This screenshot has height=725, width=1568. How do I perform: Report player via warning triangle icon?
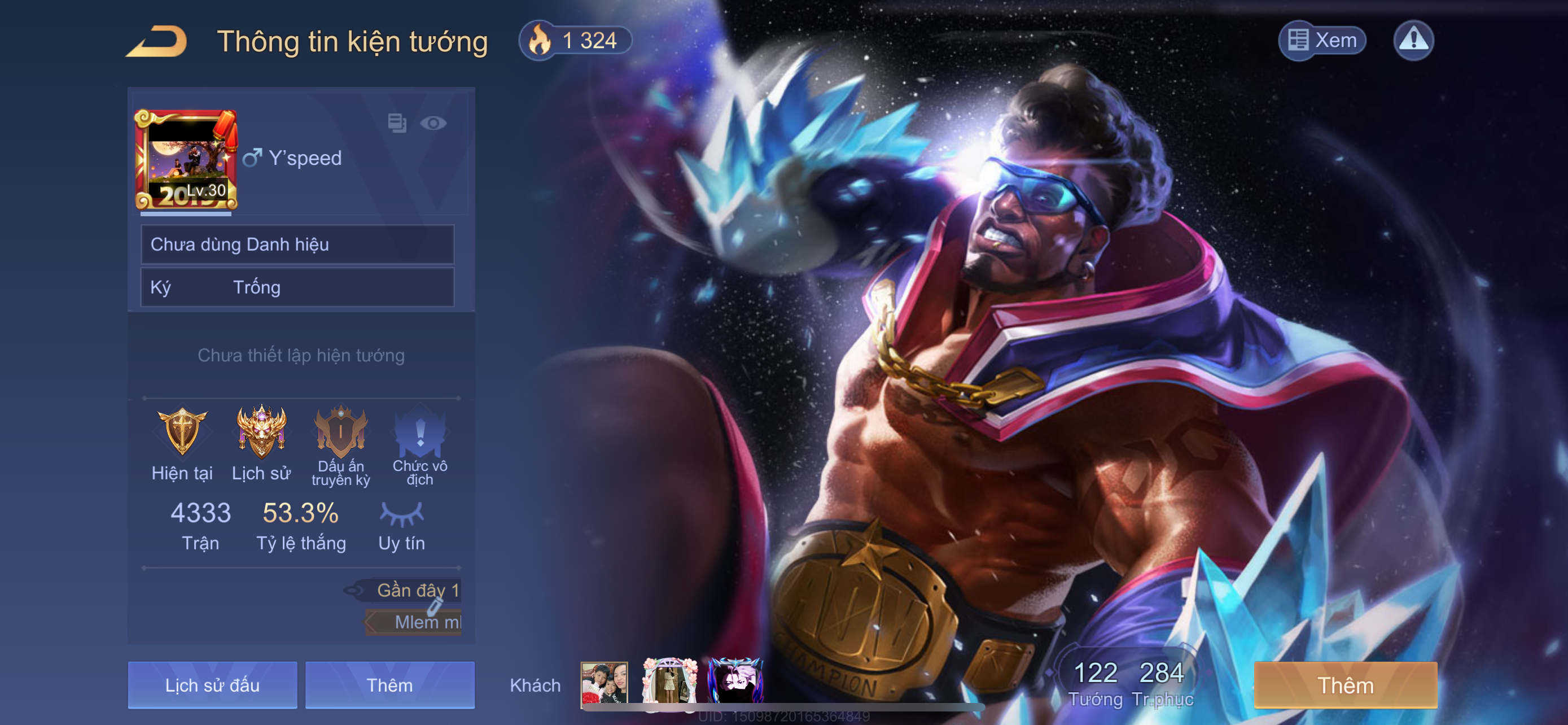pos(1413,41)
